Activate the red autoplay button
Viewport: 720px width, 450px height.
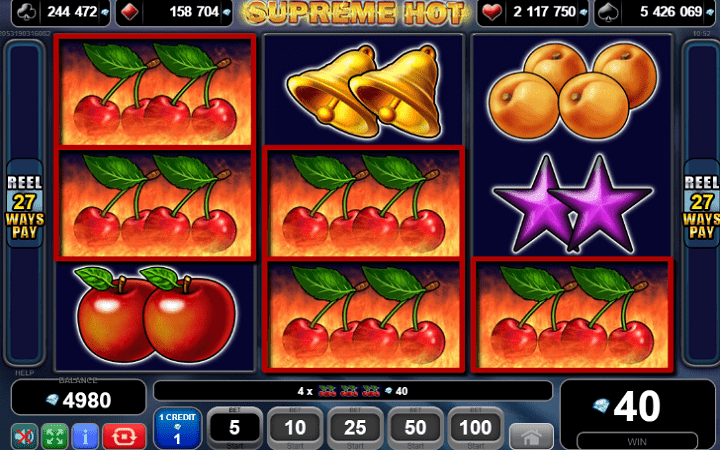pos(124,437)
